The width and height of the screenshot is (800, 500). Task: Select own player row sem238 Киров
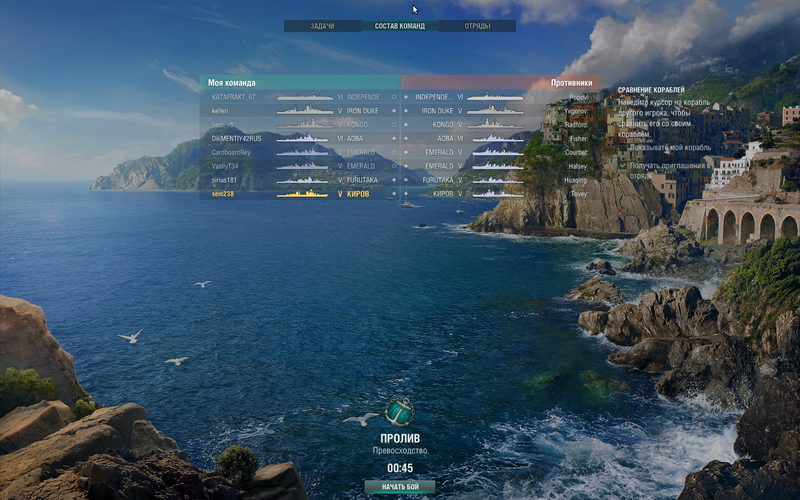point(300,194)
